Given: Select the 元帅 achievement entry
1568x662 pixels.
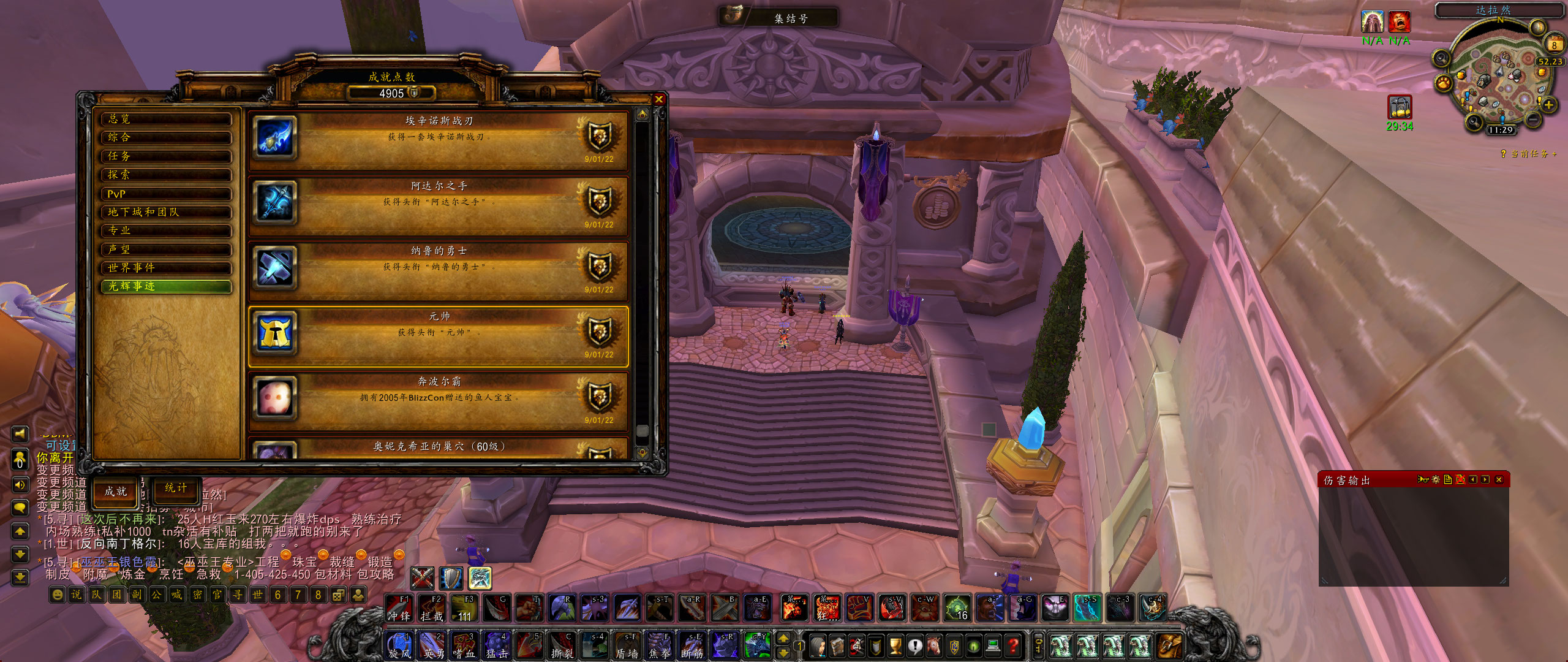Looking at the screenshot, I should coord(439,336).
